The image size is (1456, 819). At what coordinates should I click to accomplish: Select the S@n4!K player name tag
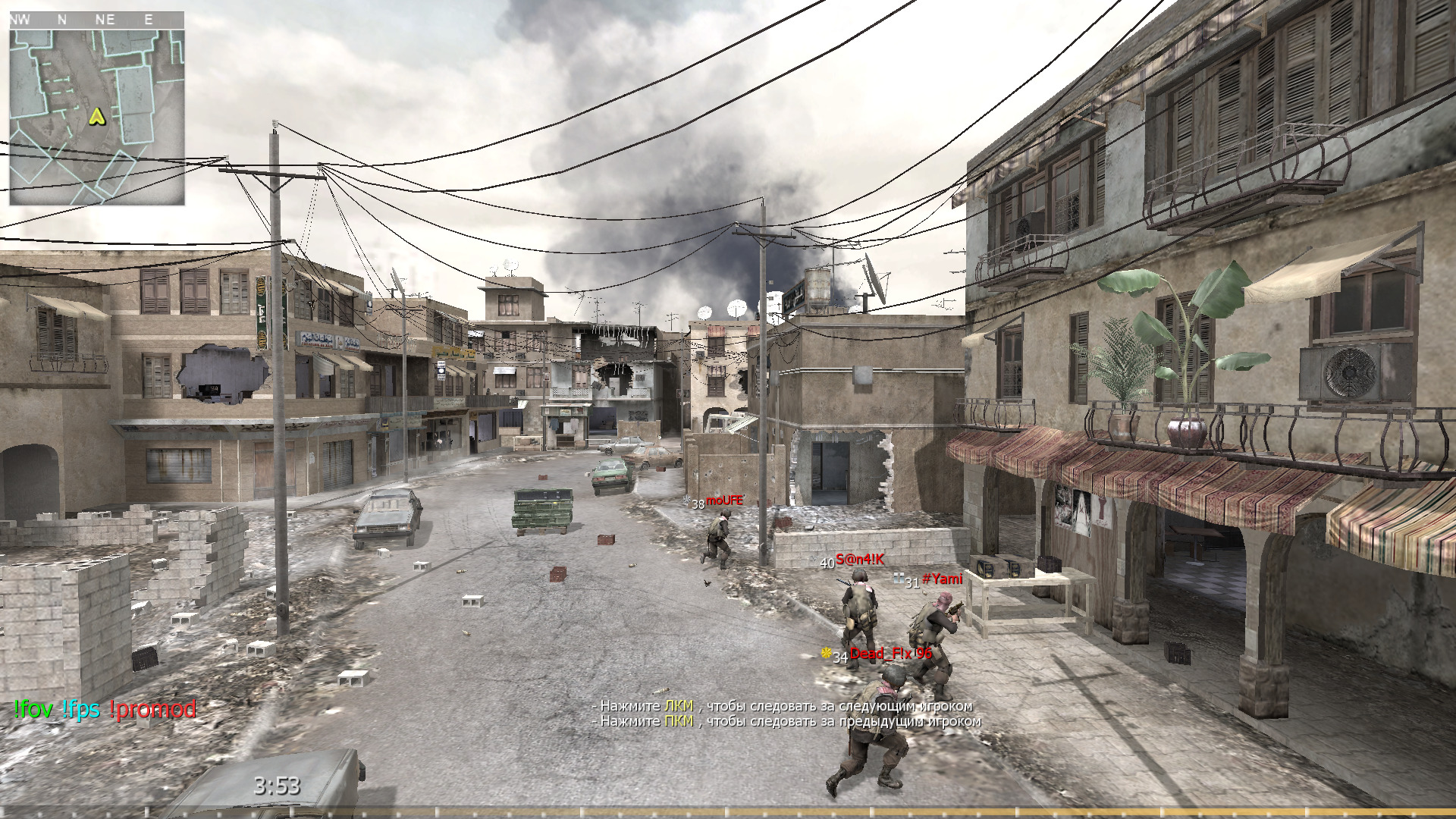(859, 560)
